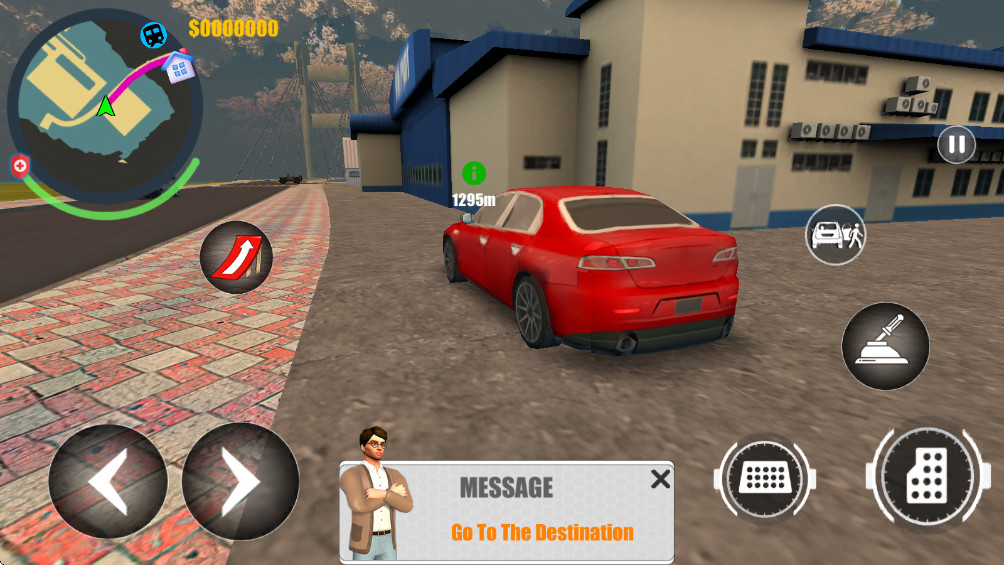Tap the brake pedal

point(765,479)
